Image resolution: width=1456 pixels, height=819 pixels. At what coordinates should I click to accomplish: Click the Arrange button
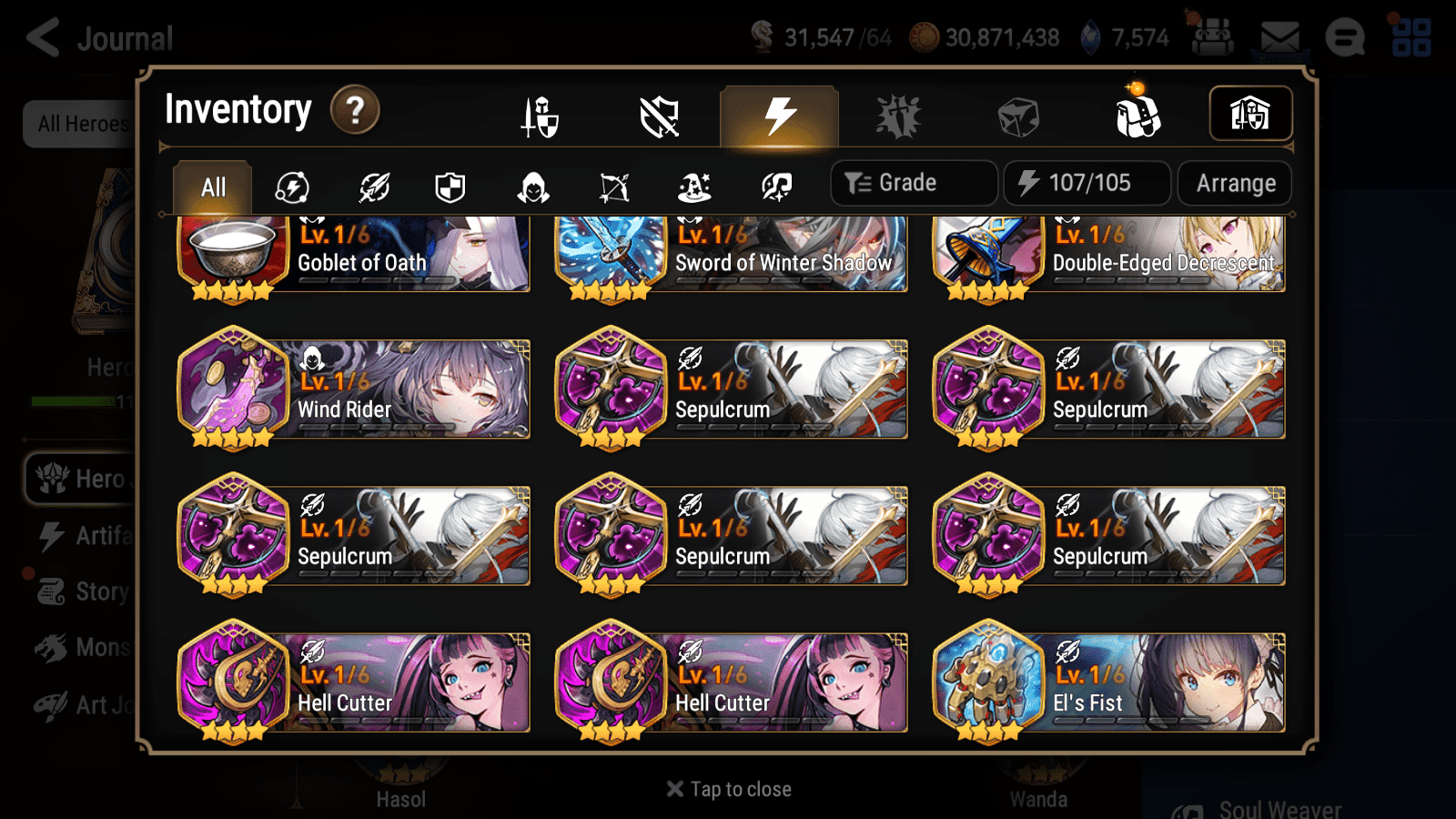point(1234,183)
